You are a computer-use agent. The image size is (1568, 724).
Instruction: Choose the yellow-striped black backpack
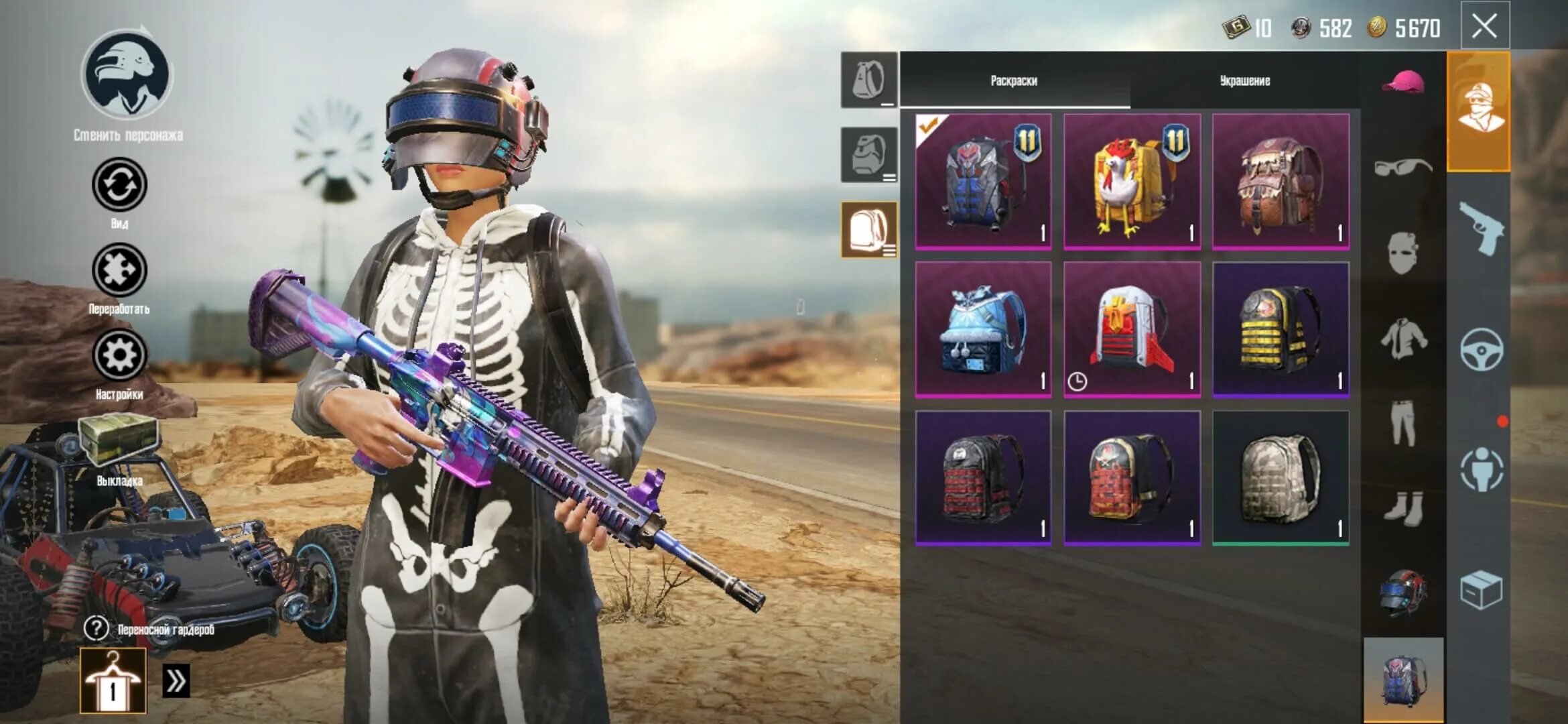[x=1281, y=329]
